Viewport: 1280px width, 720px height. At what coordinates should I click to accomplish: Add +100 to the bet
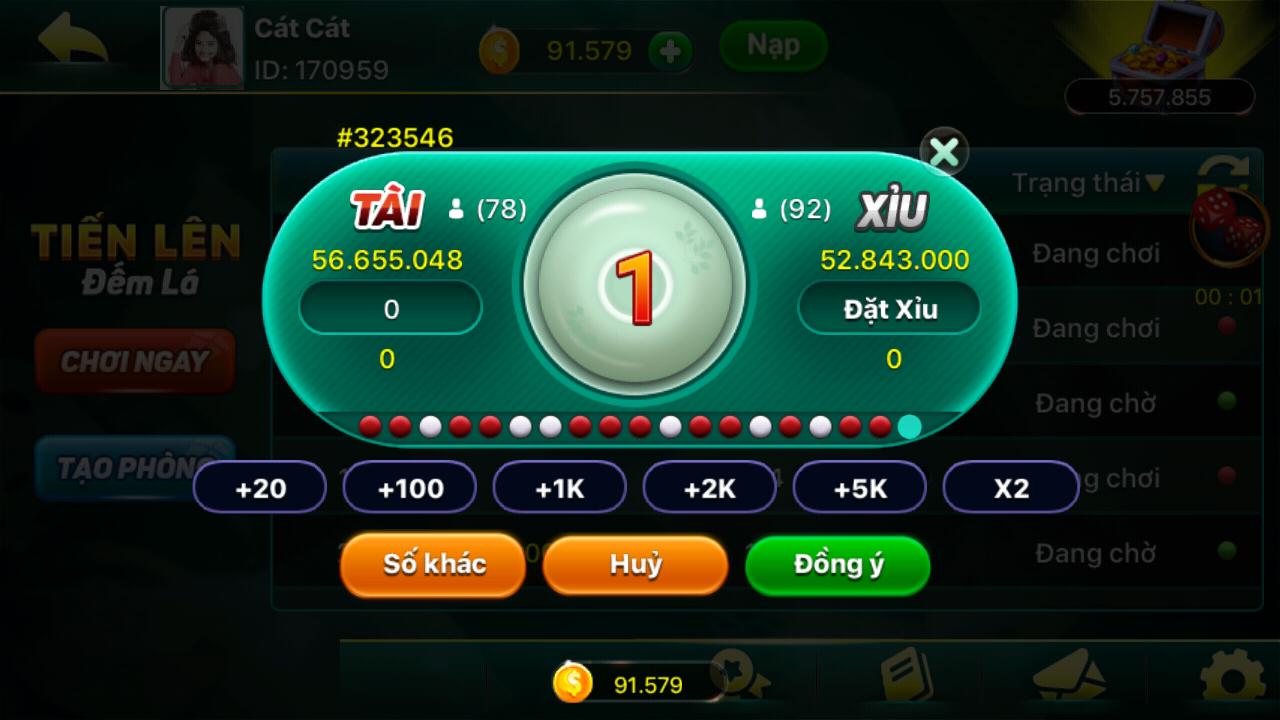pos(410,488)
